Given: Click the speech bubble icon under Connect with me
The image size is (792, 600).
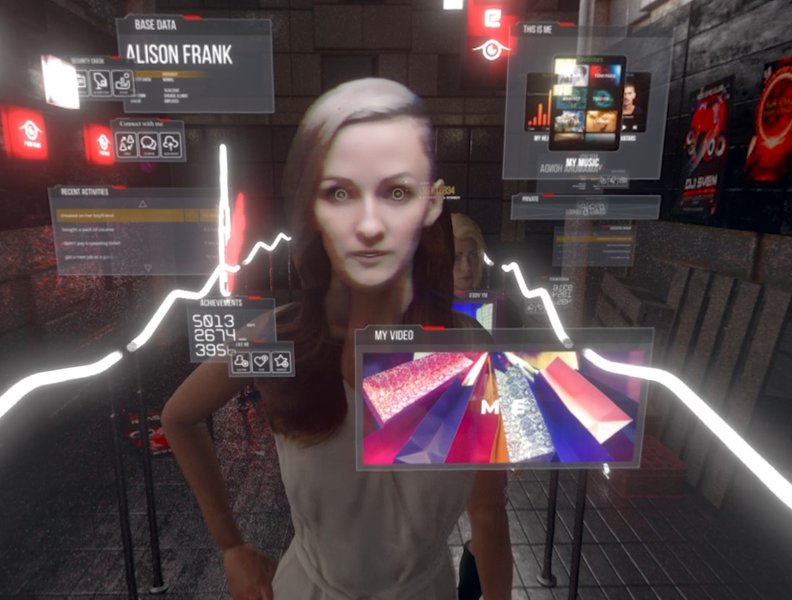Looking at the screenshot, I should coord(149,145).
